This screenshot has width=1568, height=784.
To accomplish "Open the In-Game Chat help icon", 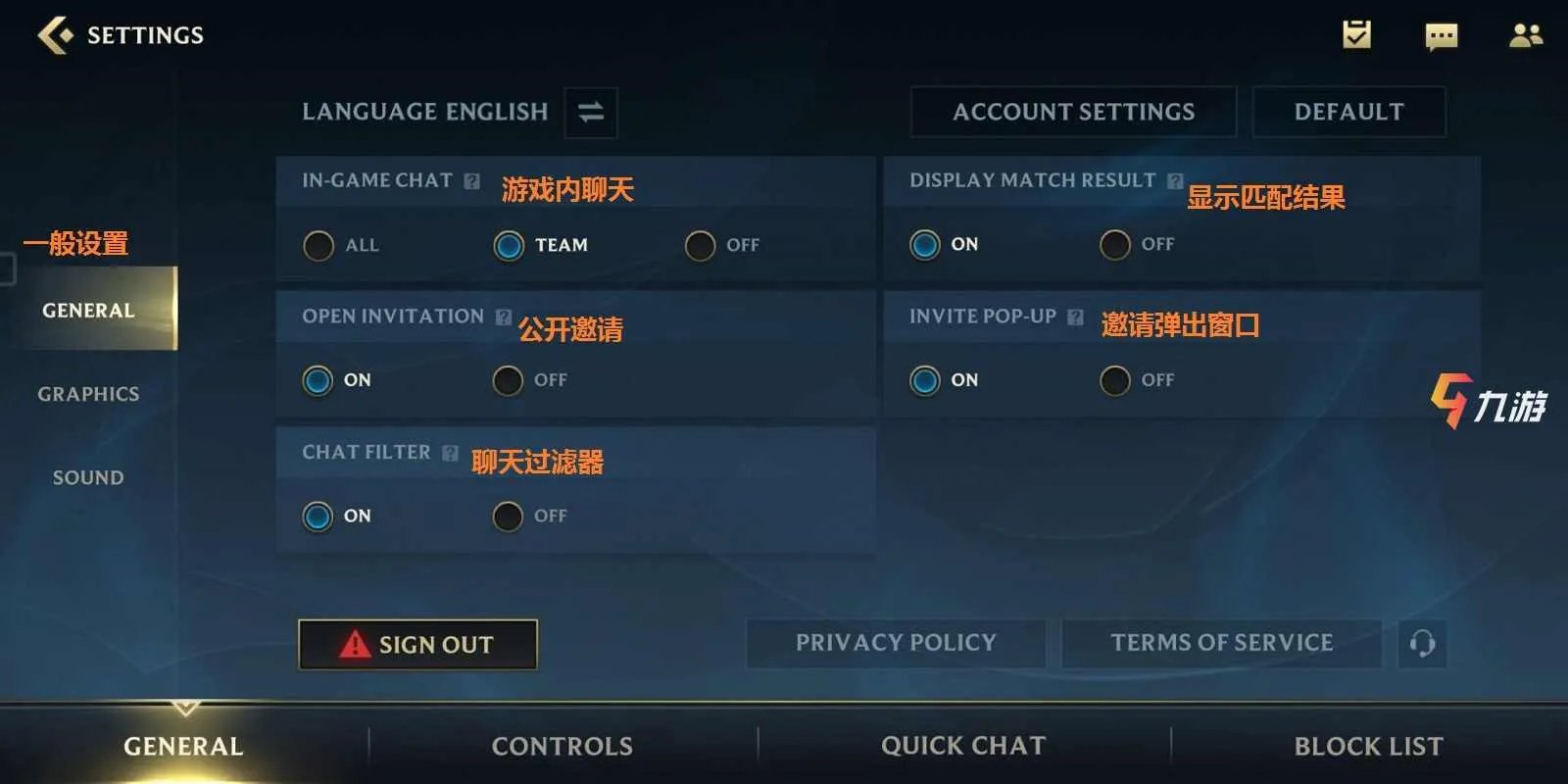I will (x=474, y=179).
